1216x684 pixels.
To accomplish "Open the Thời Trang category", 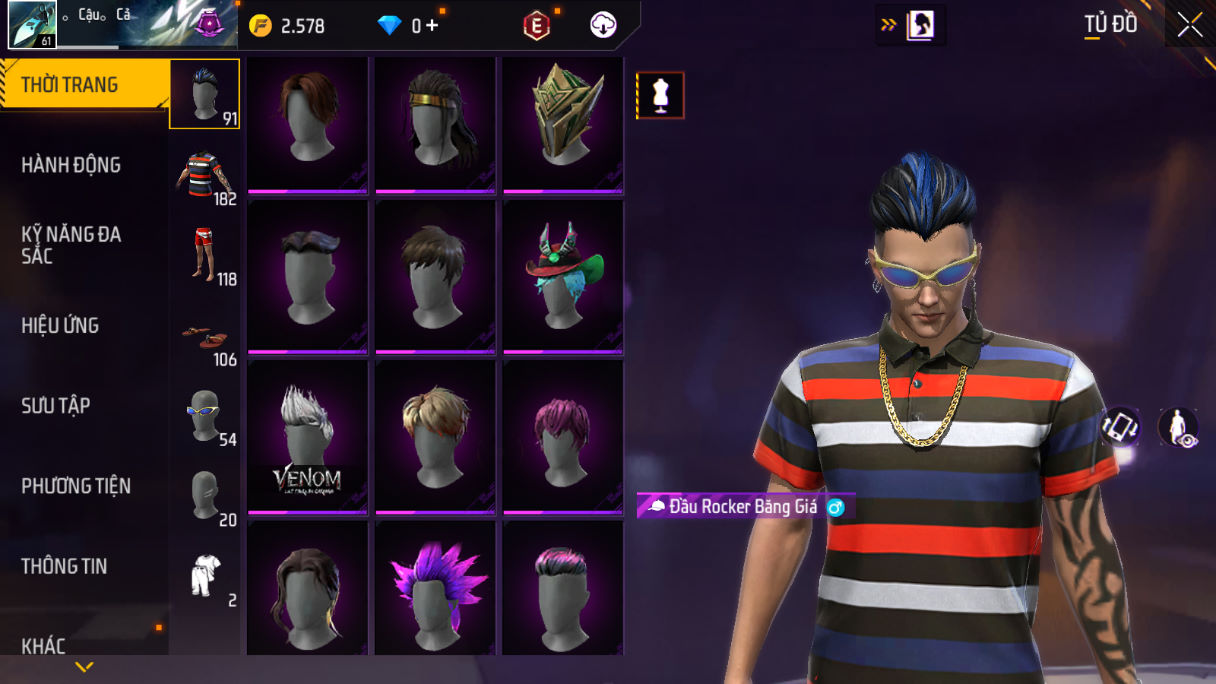I will tap(70, 85).
